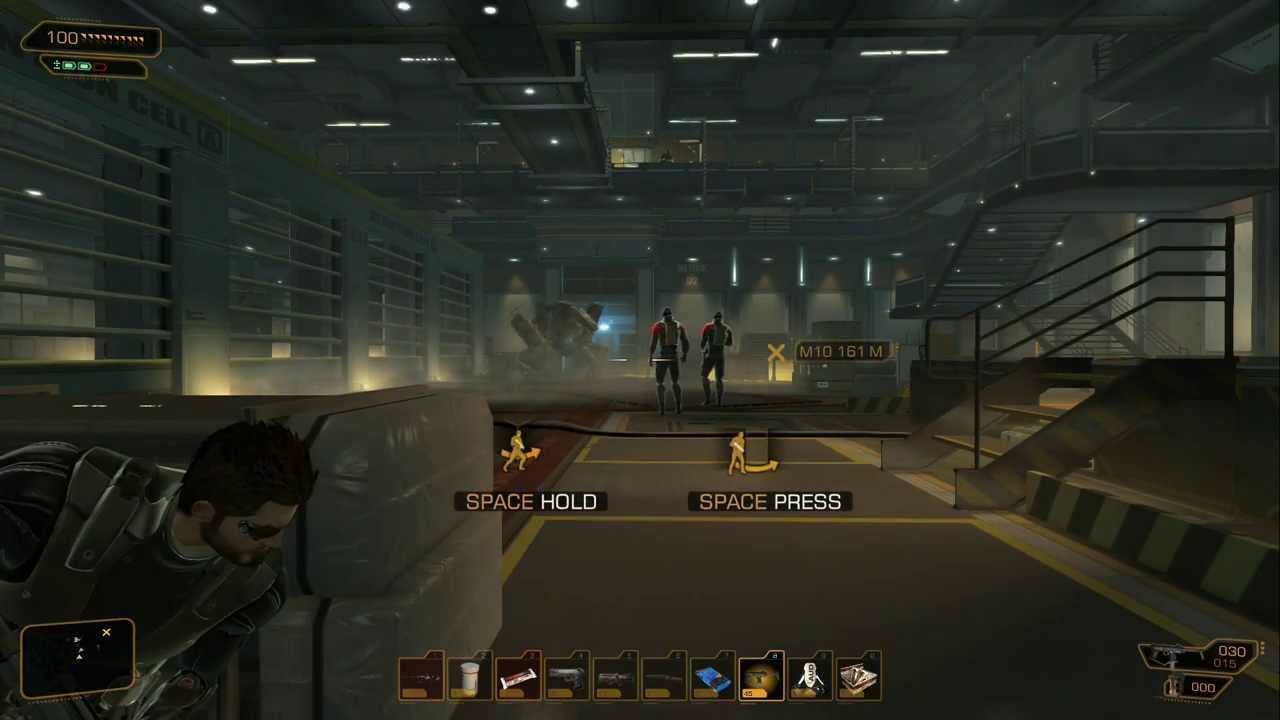This screenshot has width=1280, height=720.
Task: Select the AUD automatic unlocking device
Action: 810,675
